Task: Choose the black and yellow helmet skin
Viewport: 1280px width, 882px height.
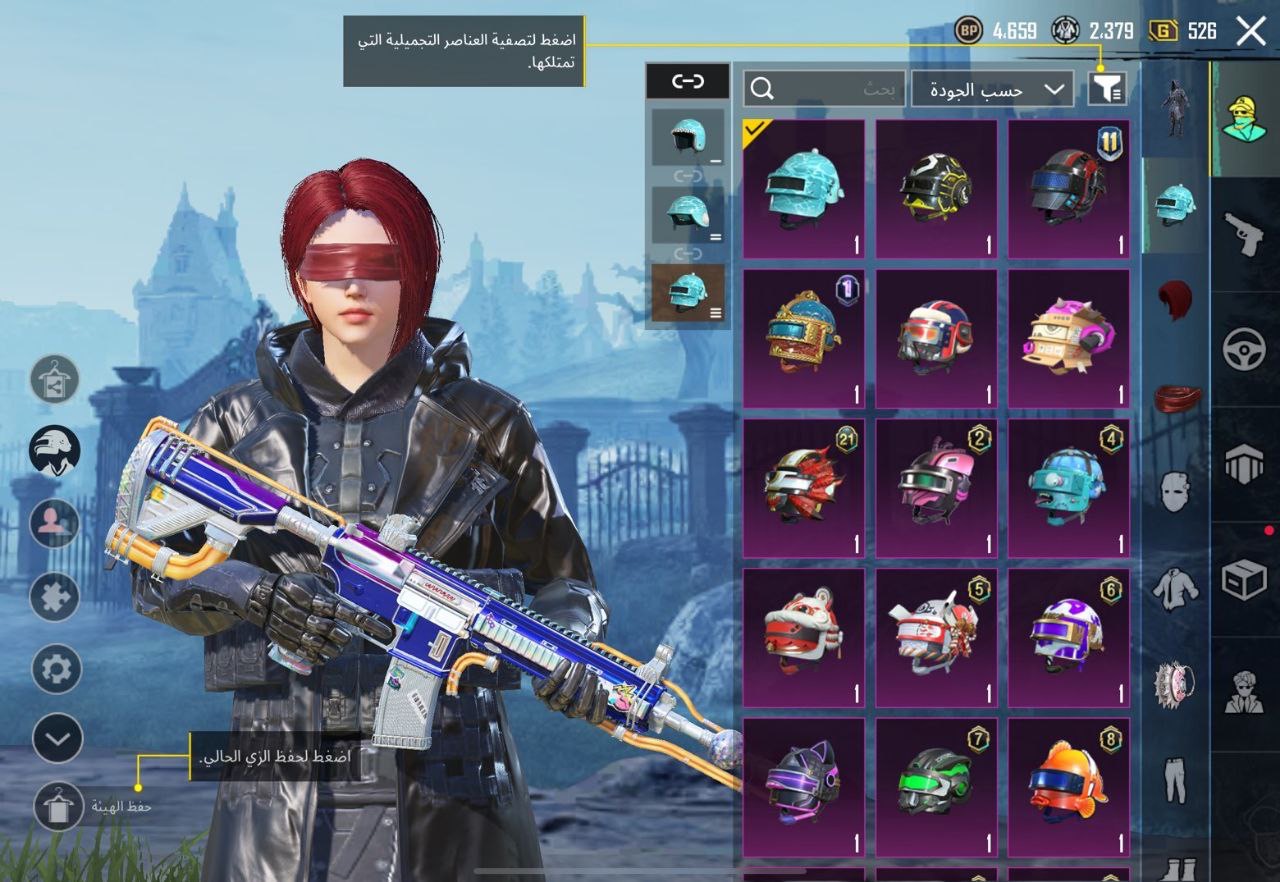Action: [936, 189]
